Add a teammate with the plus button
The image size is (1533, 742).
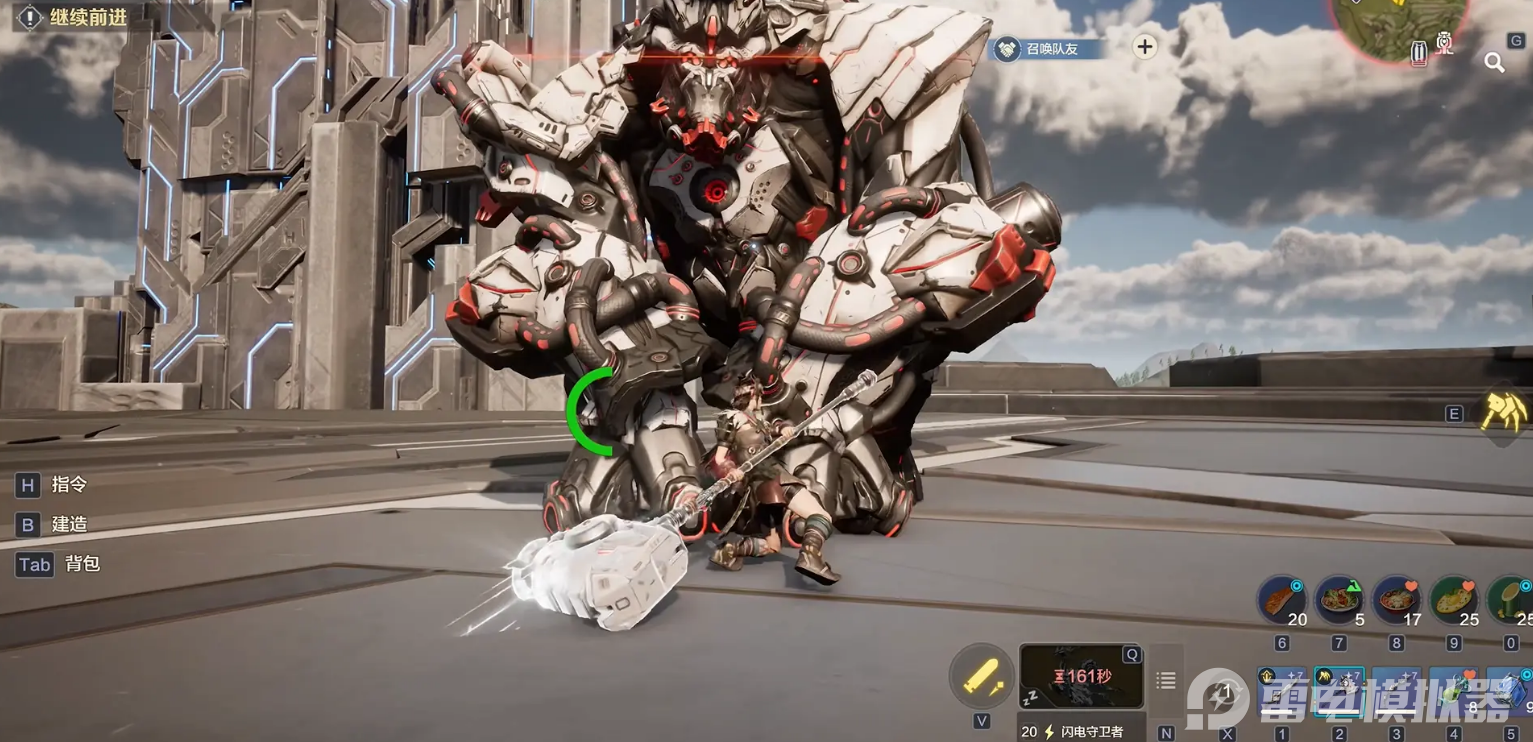(x=1145, y=46)
